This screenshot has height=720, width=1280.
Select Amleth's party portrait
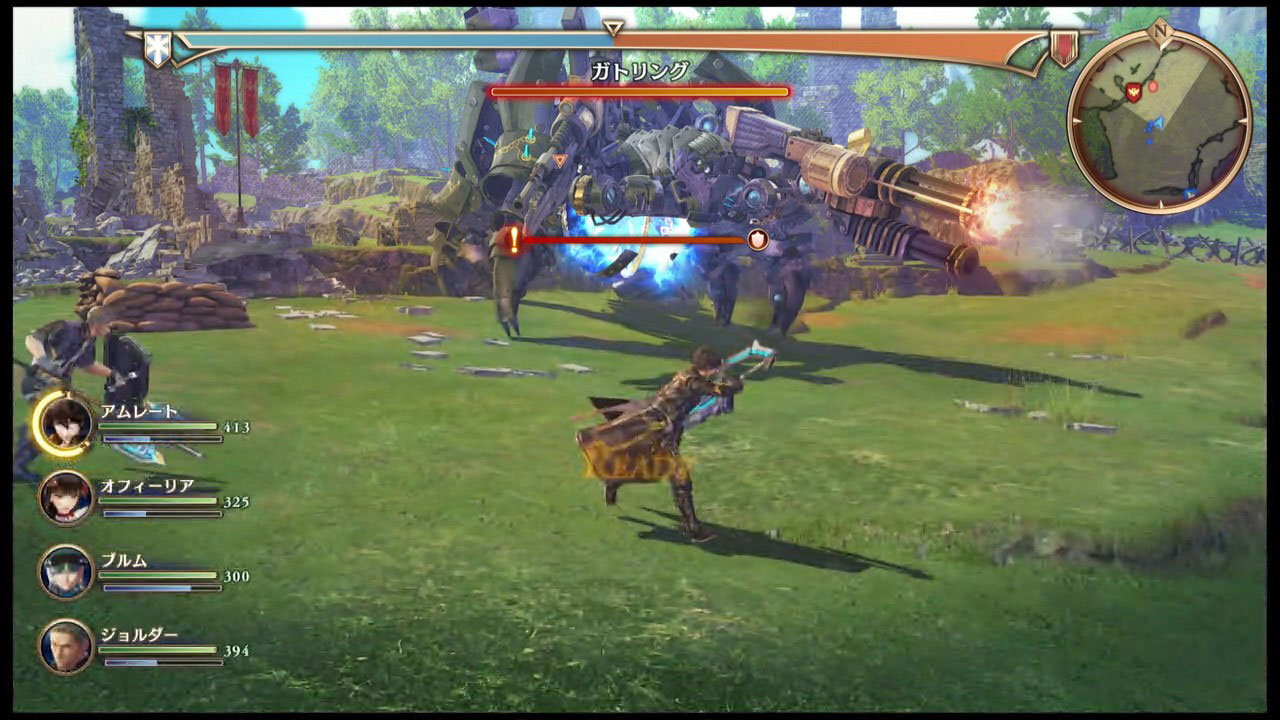click(x=65, y=422)
